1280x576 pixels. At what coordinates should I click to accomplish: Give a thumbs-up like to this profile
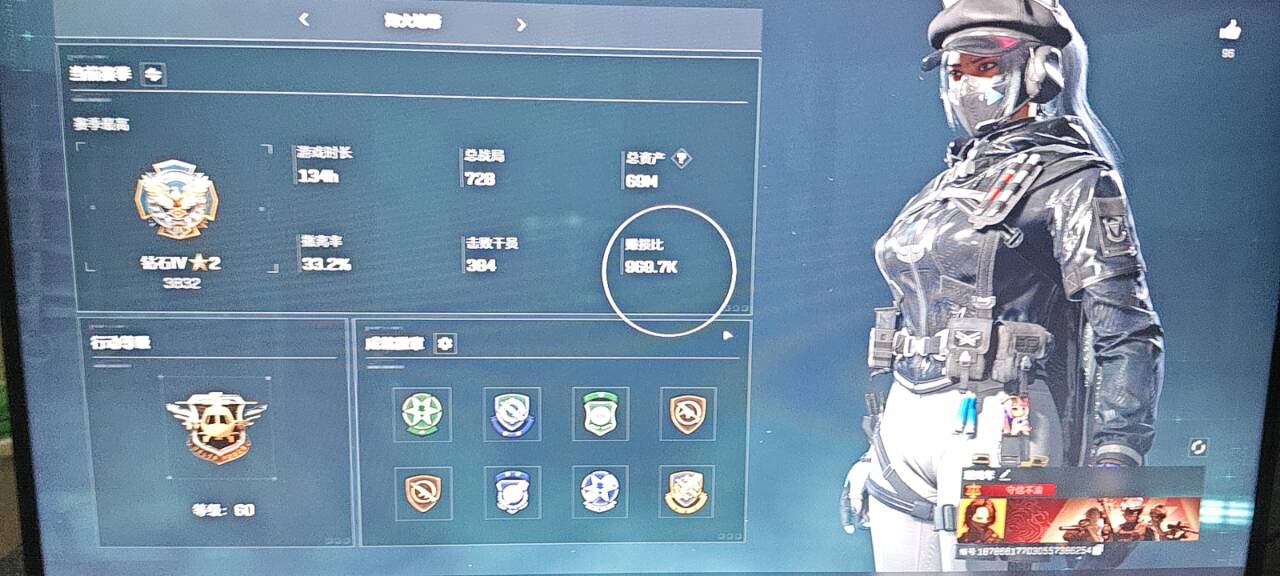tap(1229, 31)
